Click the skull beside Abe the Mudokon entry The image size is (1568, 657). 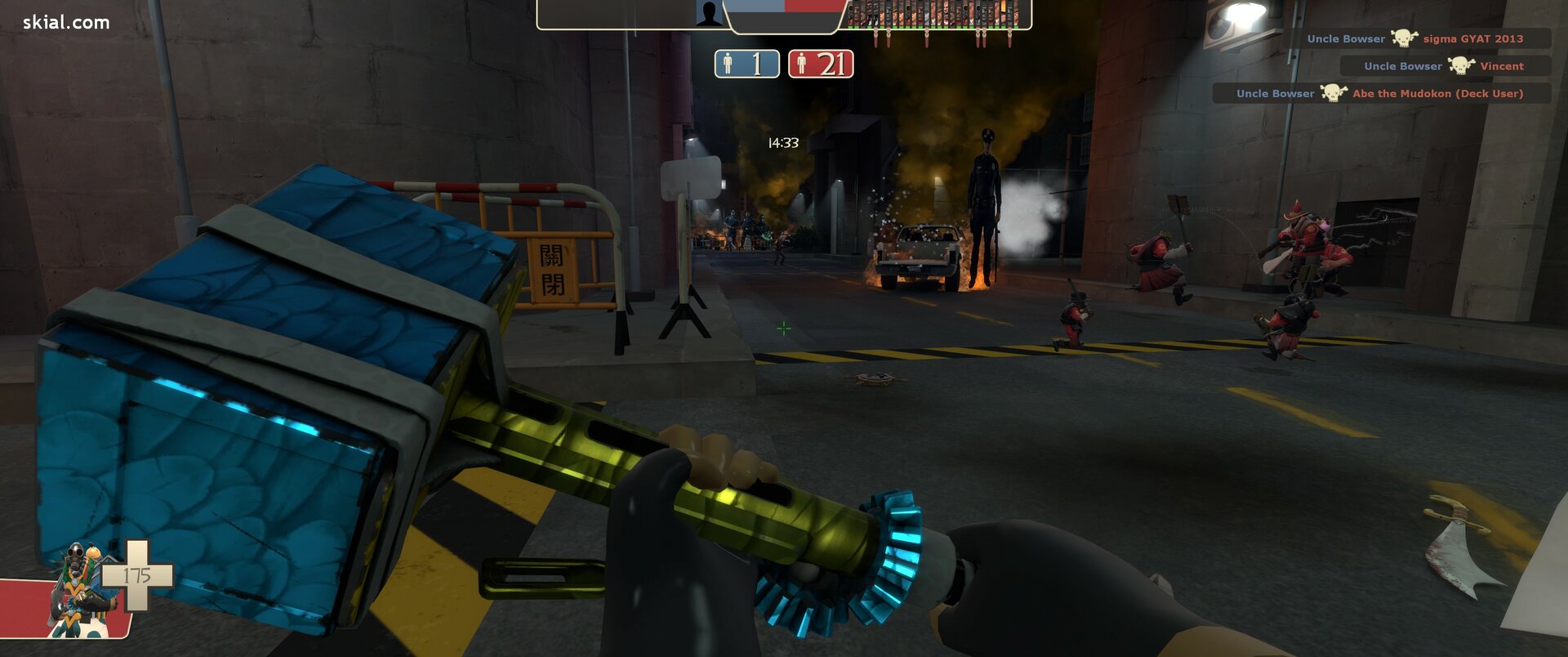point(1331,93)
